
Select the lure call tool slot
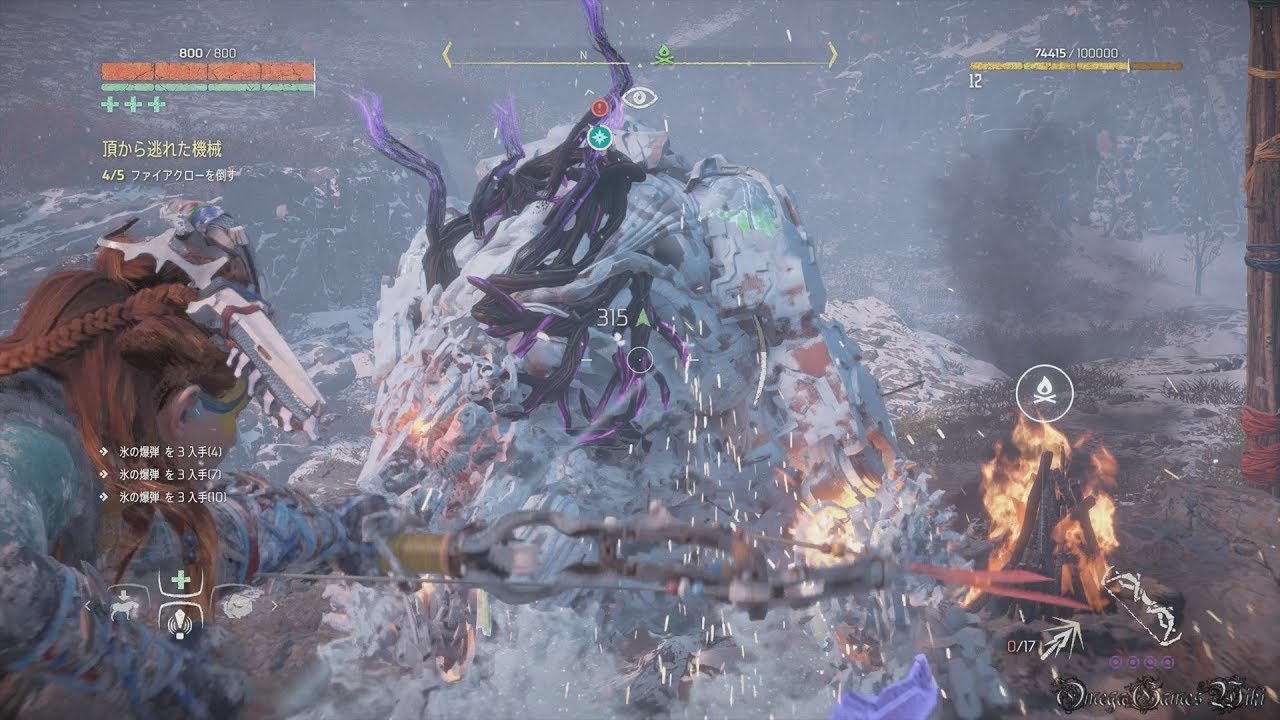coord(180,621)
